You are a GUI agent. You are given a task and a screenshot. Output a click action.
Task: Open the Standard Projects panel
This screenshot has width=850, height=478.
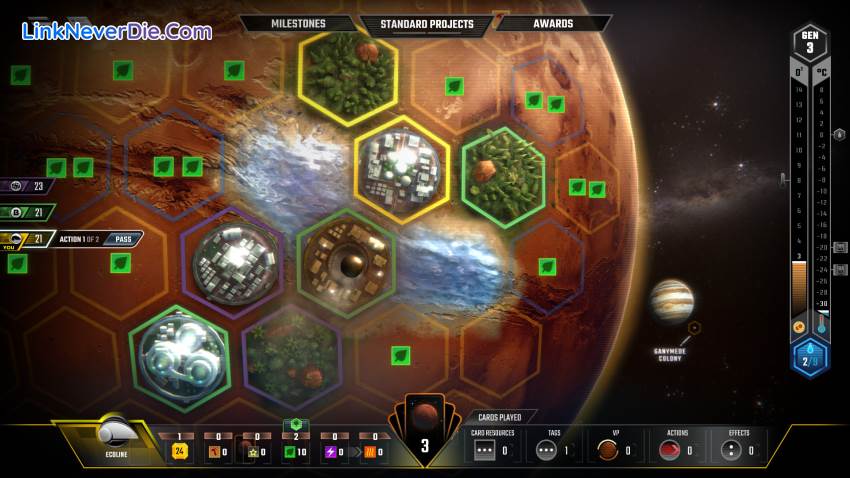coord(425,23)
